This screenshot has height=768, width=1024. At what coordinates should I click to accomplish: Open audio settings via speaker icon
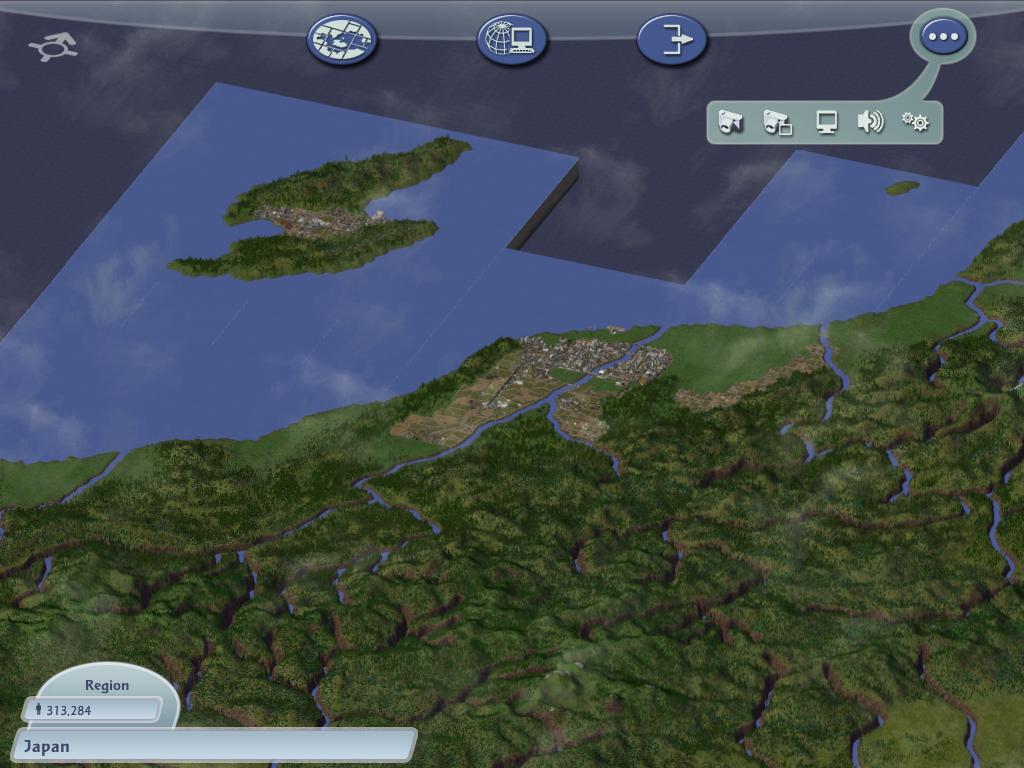(870, 122)
